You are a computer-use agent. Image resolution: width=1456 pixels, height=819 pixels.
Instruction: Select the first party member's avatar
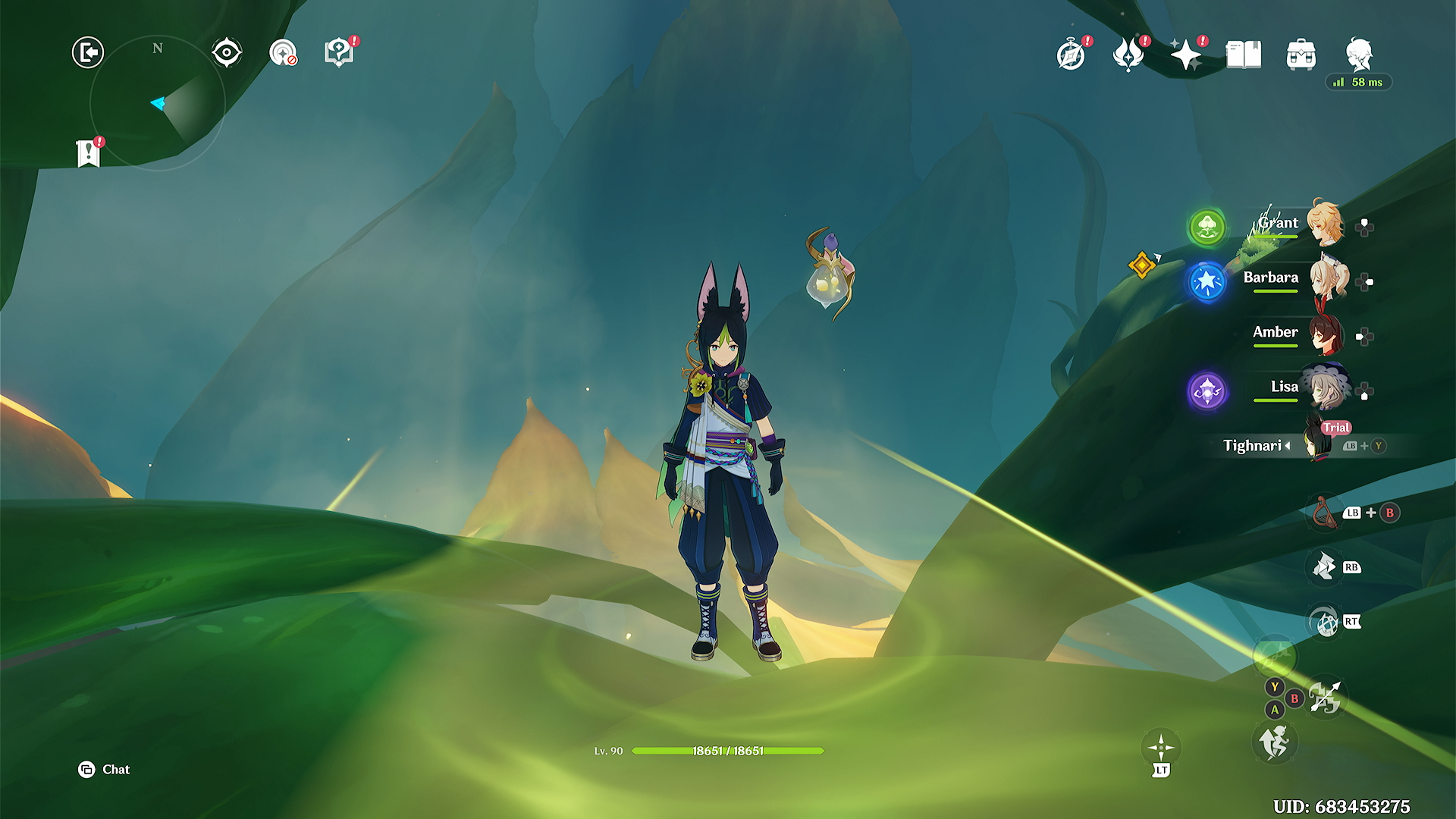(1326, 224)
